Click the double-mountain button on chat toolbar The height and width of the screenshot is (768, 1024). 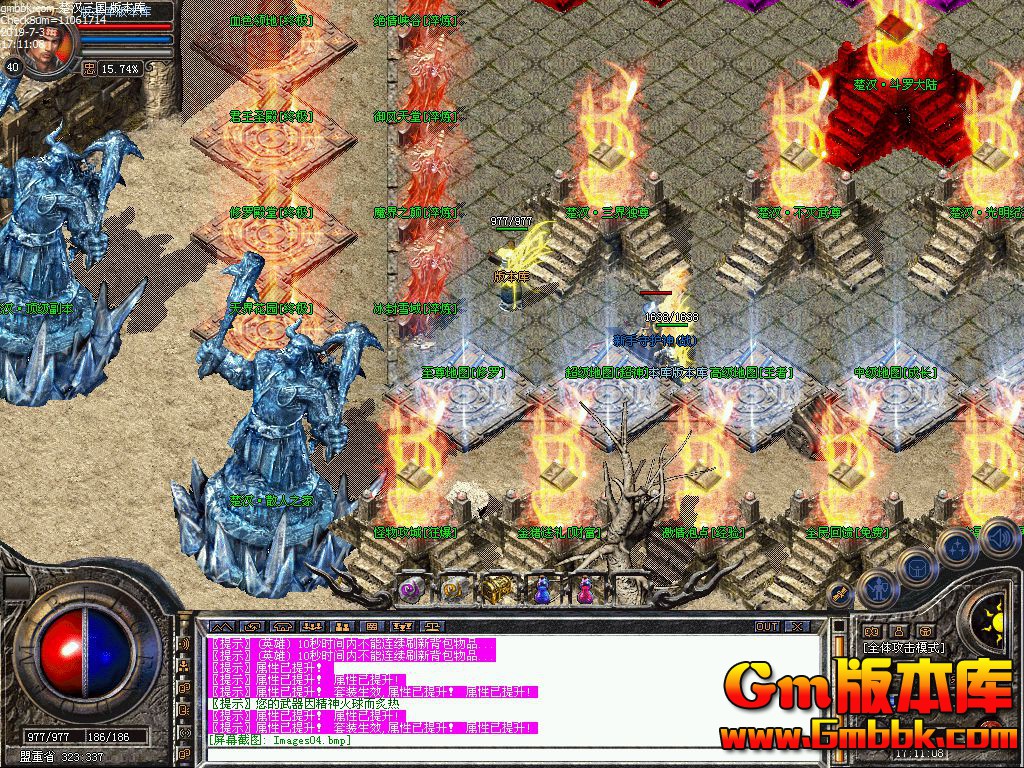221,627
